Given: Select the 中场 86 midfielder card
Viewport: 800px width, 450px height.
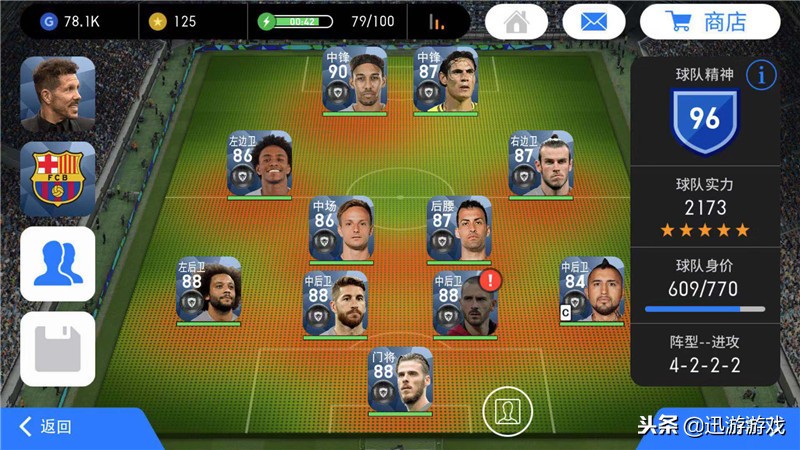Looking at the screenshot, I should 341,229.
